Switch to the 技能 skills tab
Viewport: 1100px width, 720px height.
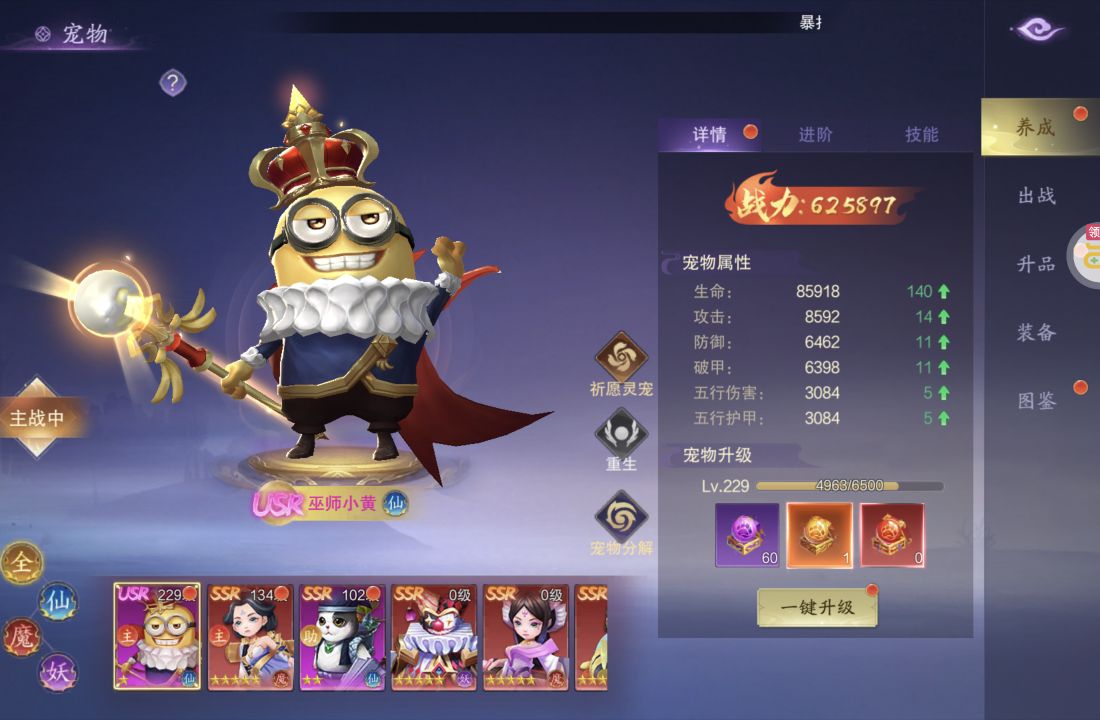pyautogui.click(x=921, y=135)
